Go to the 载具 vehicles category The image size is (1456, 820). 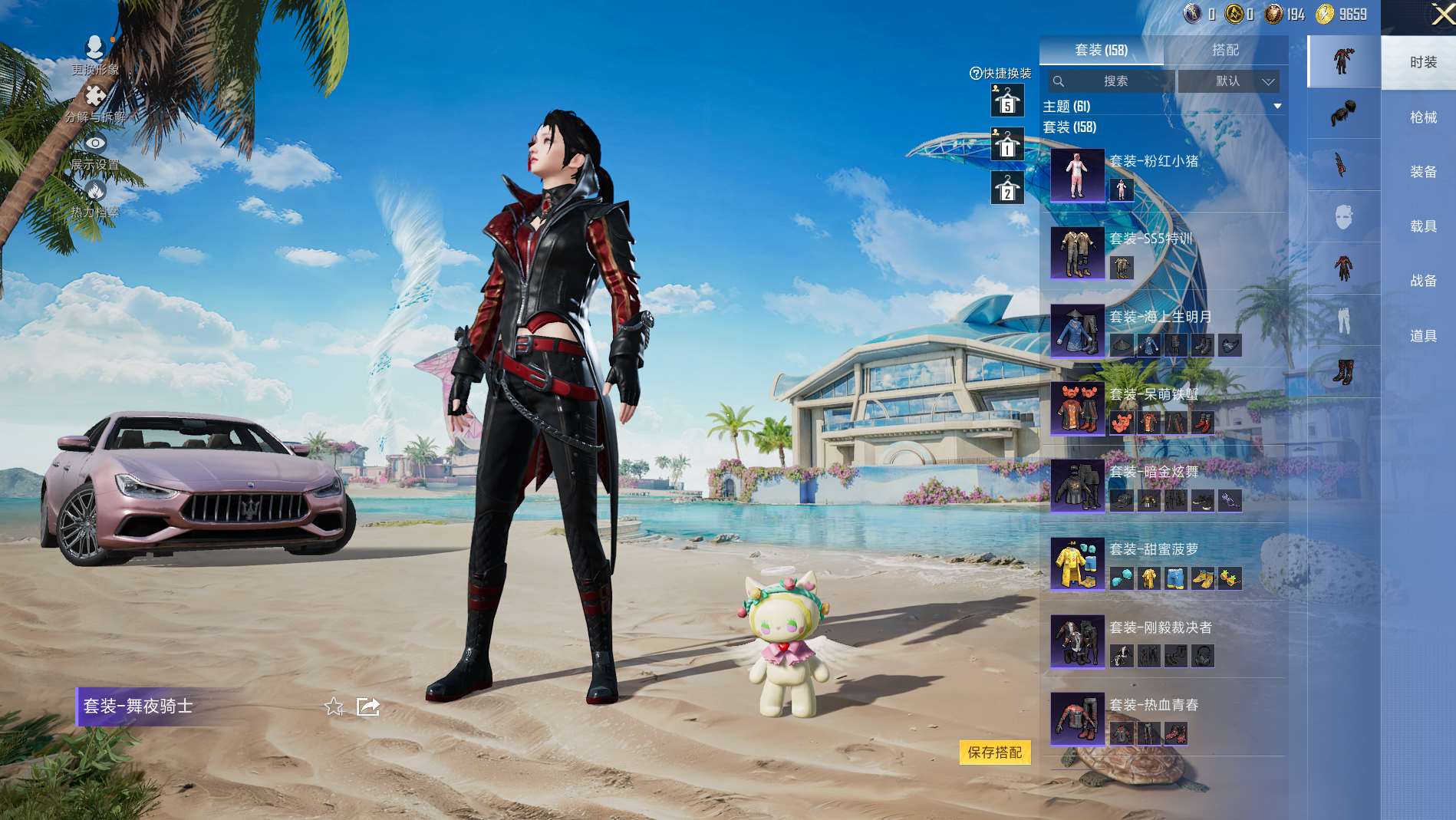coord(1422,226)
